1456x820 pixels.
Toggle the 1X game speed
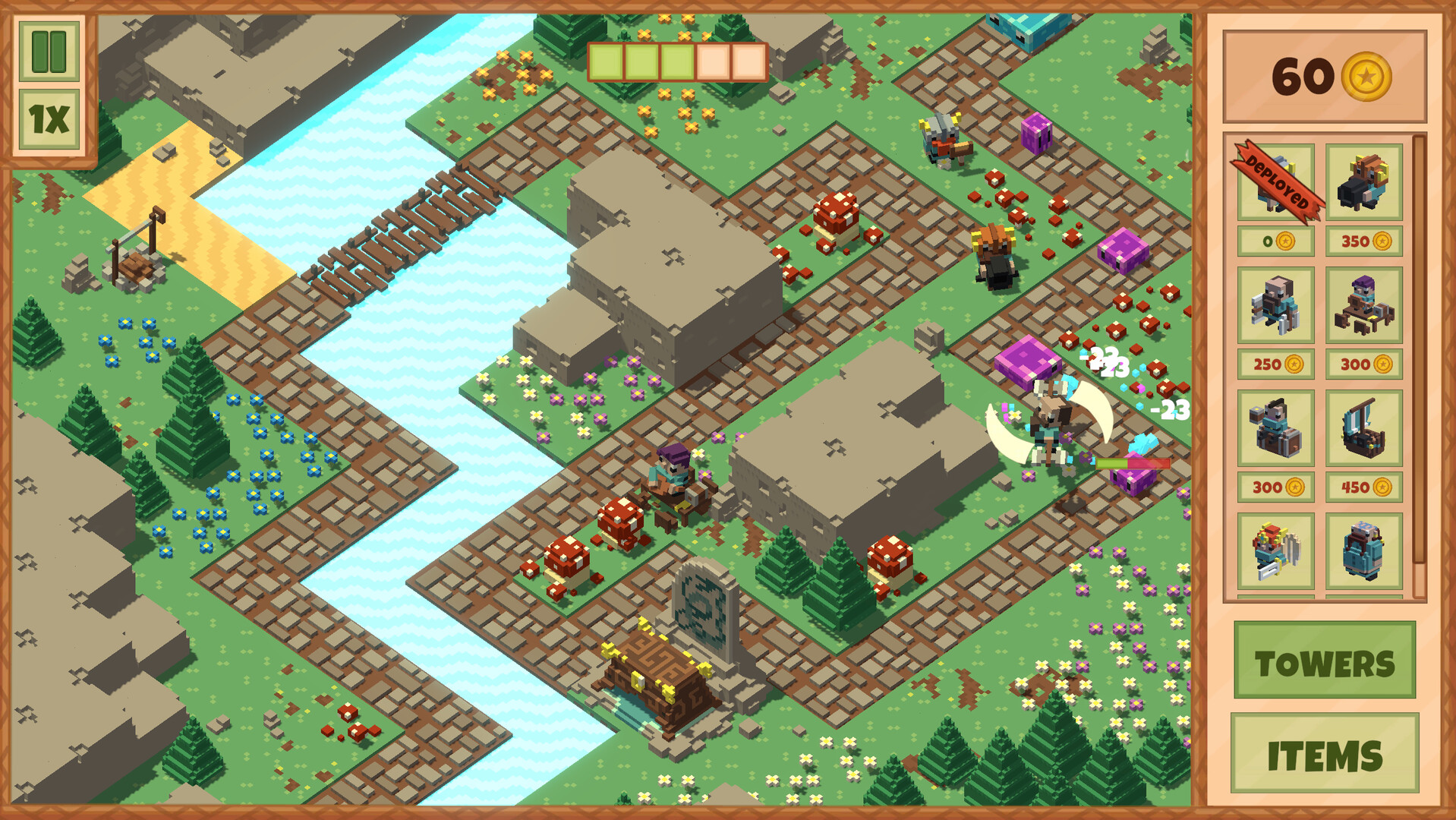coord(47,118)
